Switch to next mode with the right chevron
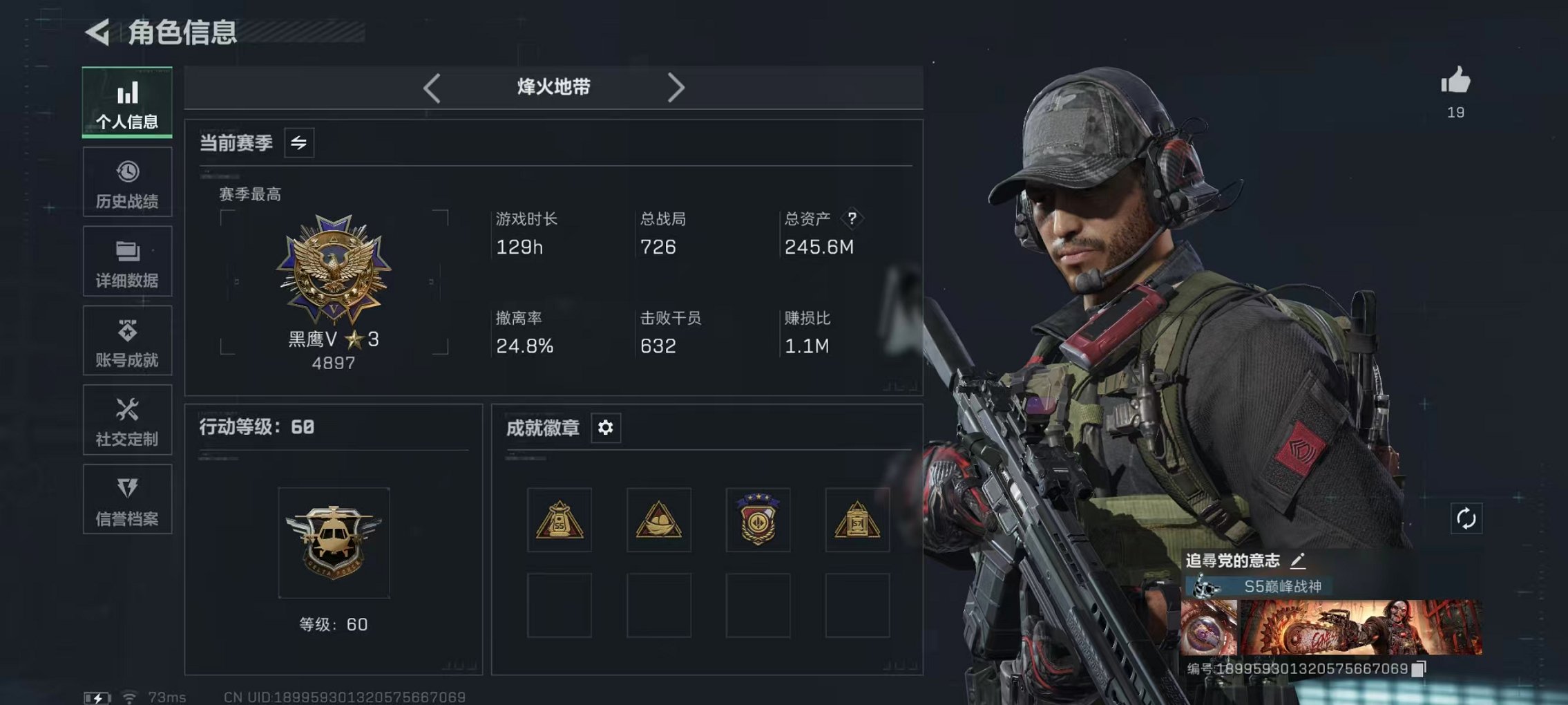This screenshot has height=705, width=1568. 677,87
